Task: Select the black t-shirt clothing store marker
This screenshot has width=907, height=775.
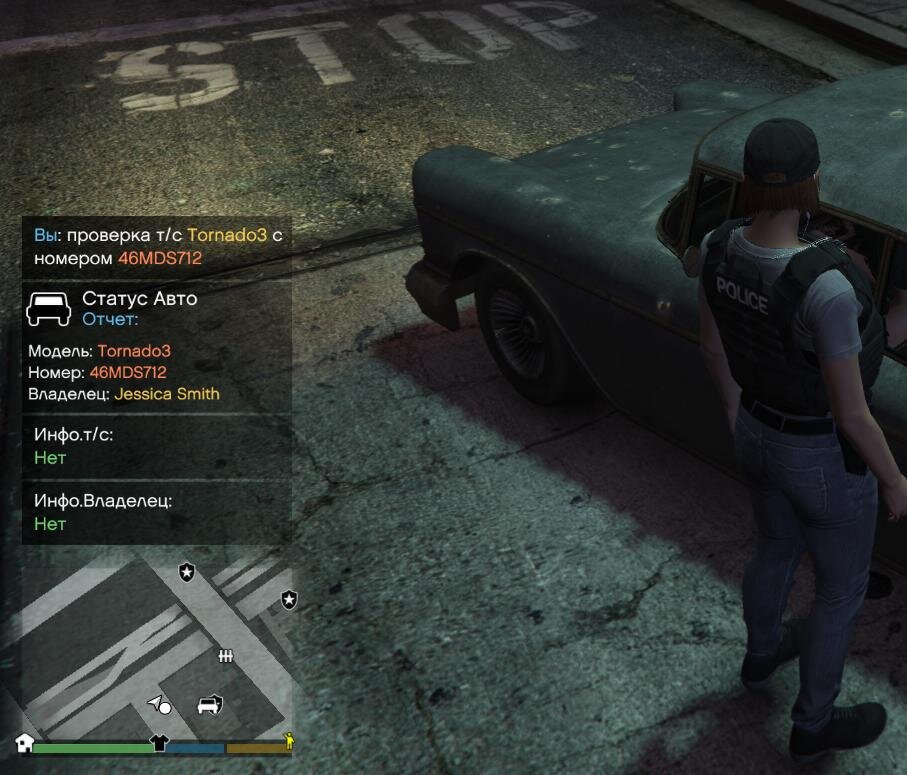Action: coord(159,742)
